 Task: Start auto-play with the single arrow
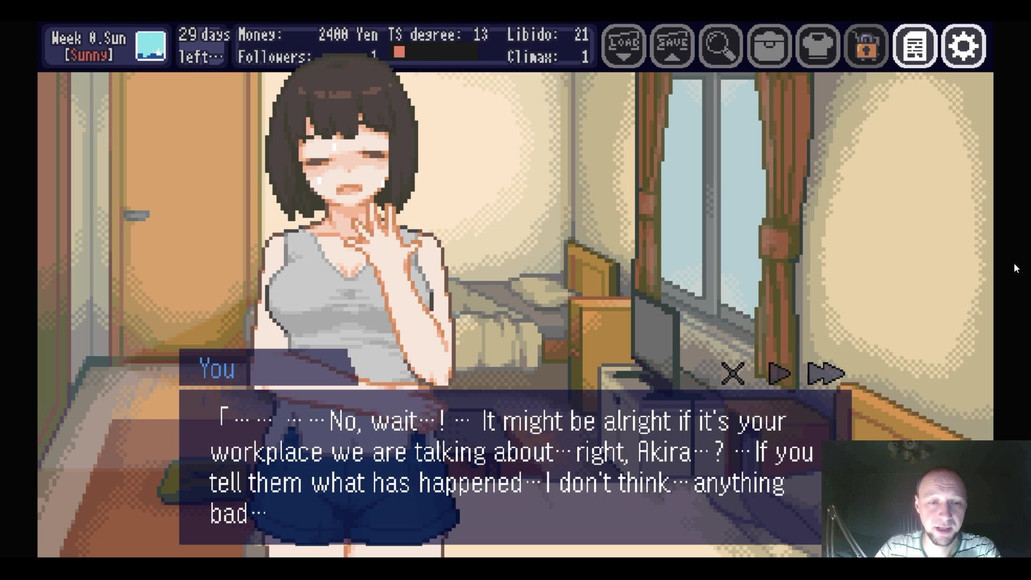(x=779, y=374)
